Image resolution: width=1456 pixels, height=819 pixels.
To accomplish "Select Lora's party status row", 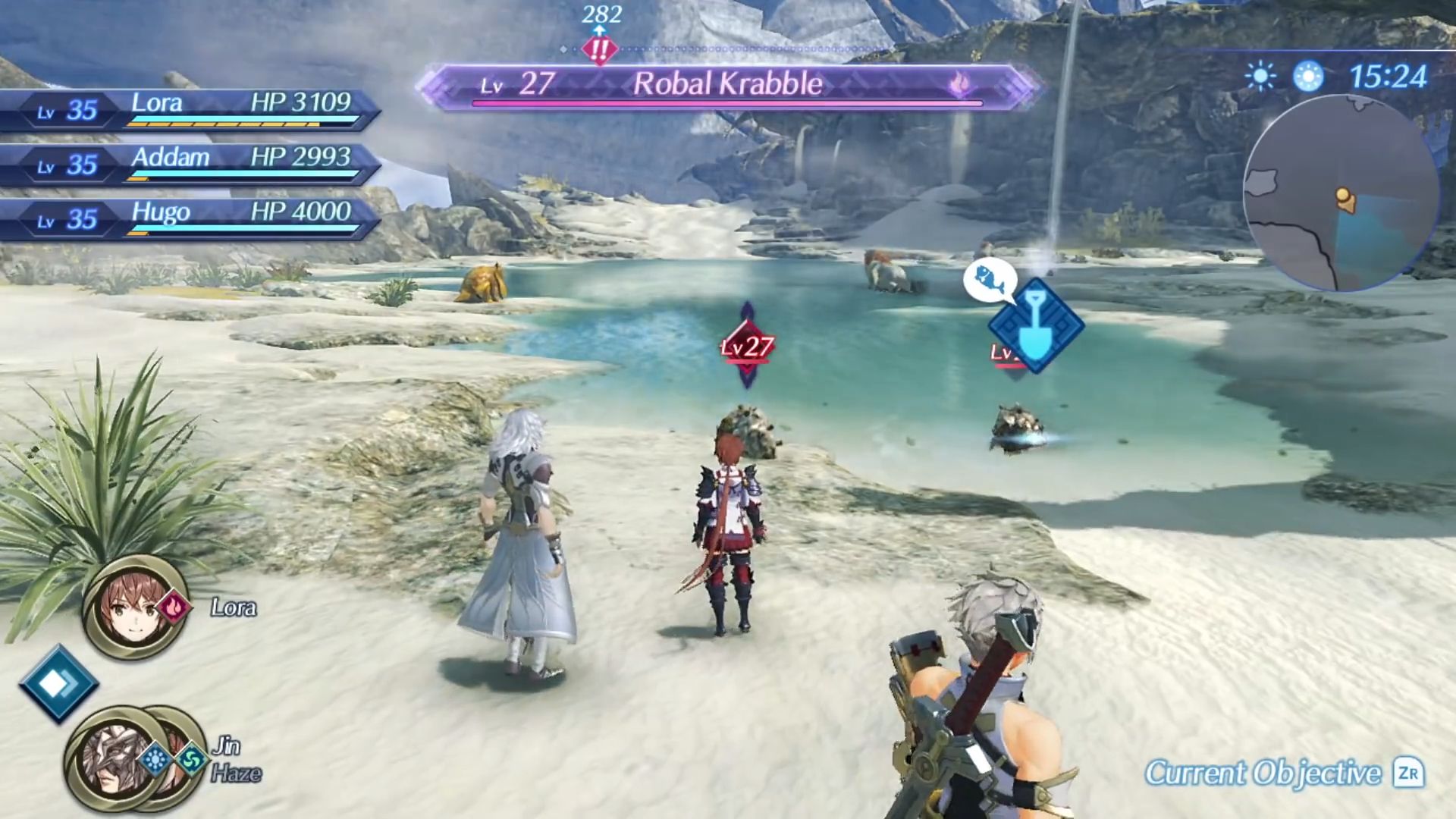I will [x=190, y=110].
